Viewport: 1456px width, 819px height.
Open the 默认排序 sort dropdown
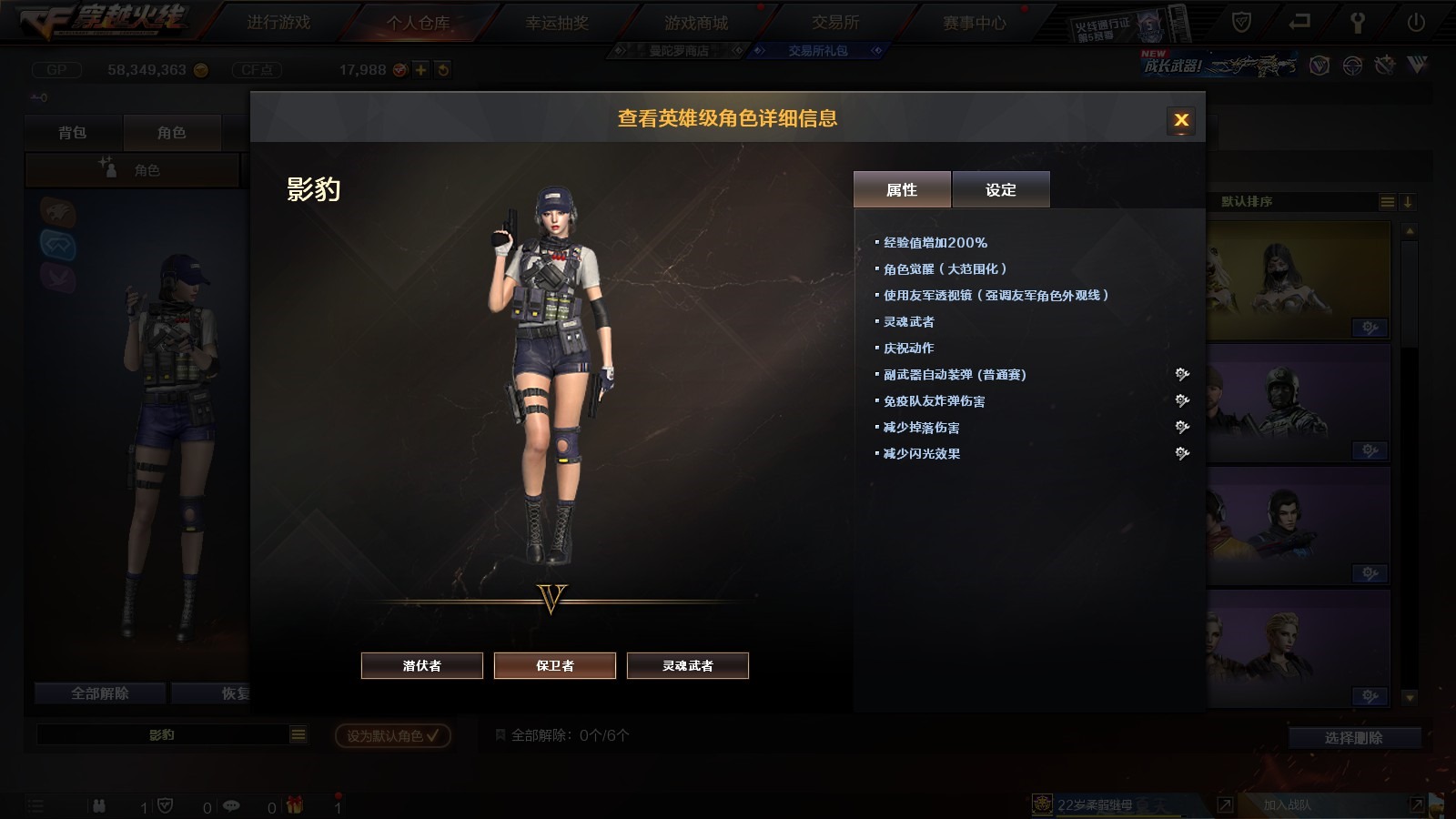[x=1387, y=202]
